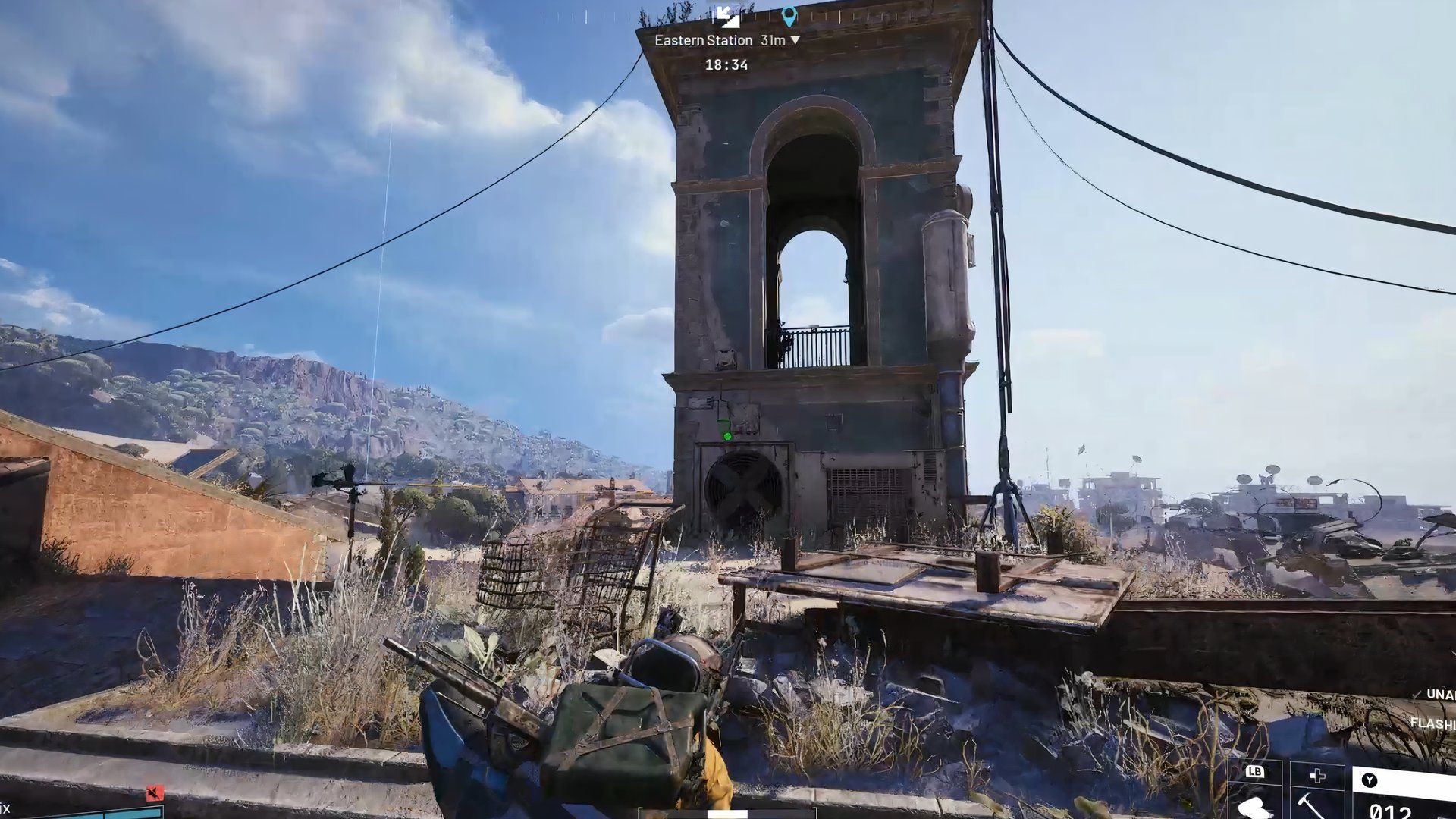Image resolution: width=1456 pixels, height=819 pixels.
Task: Click the 18:34 clock display
Action: 728,65
